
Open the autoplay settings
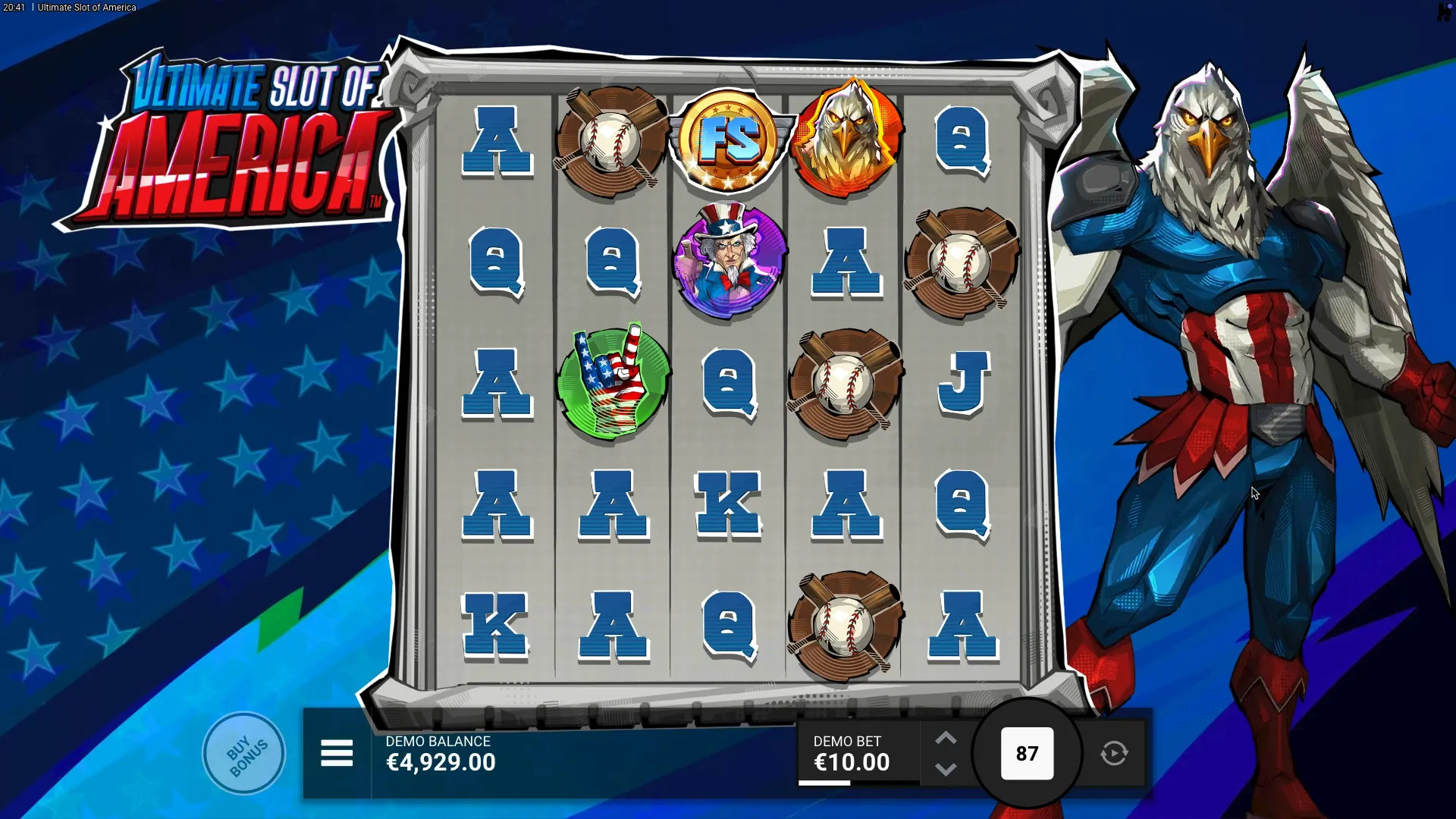[1114, 754]
